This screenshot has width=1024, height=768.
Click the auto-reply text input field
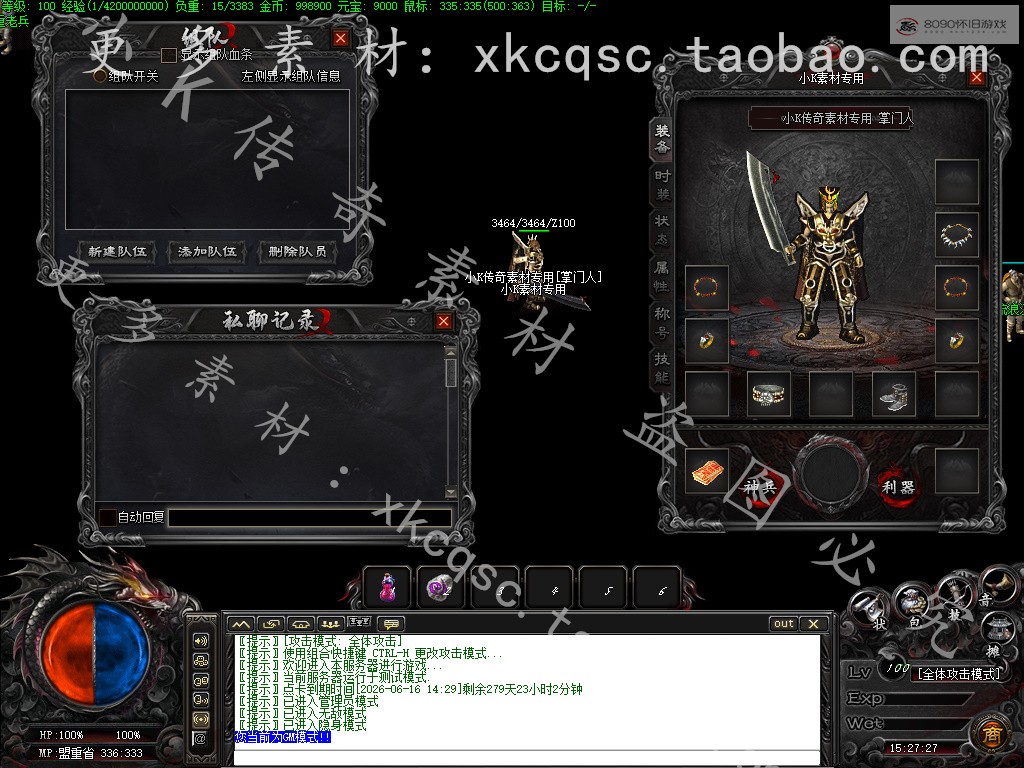point(308,517)
